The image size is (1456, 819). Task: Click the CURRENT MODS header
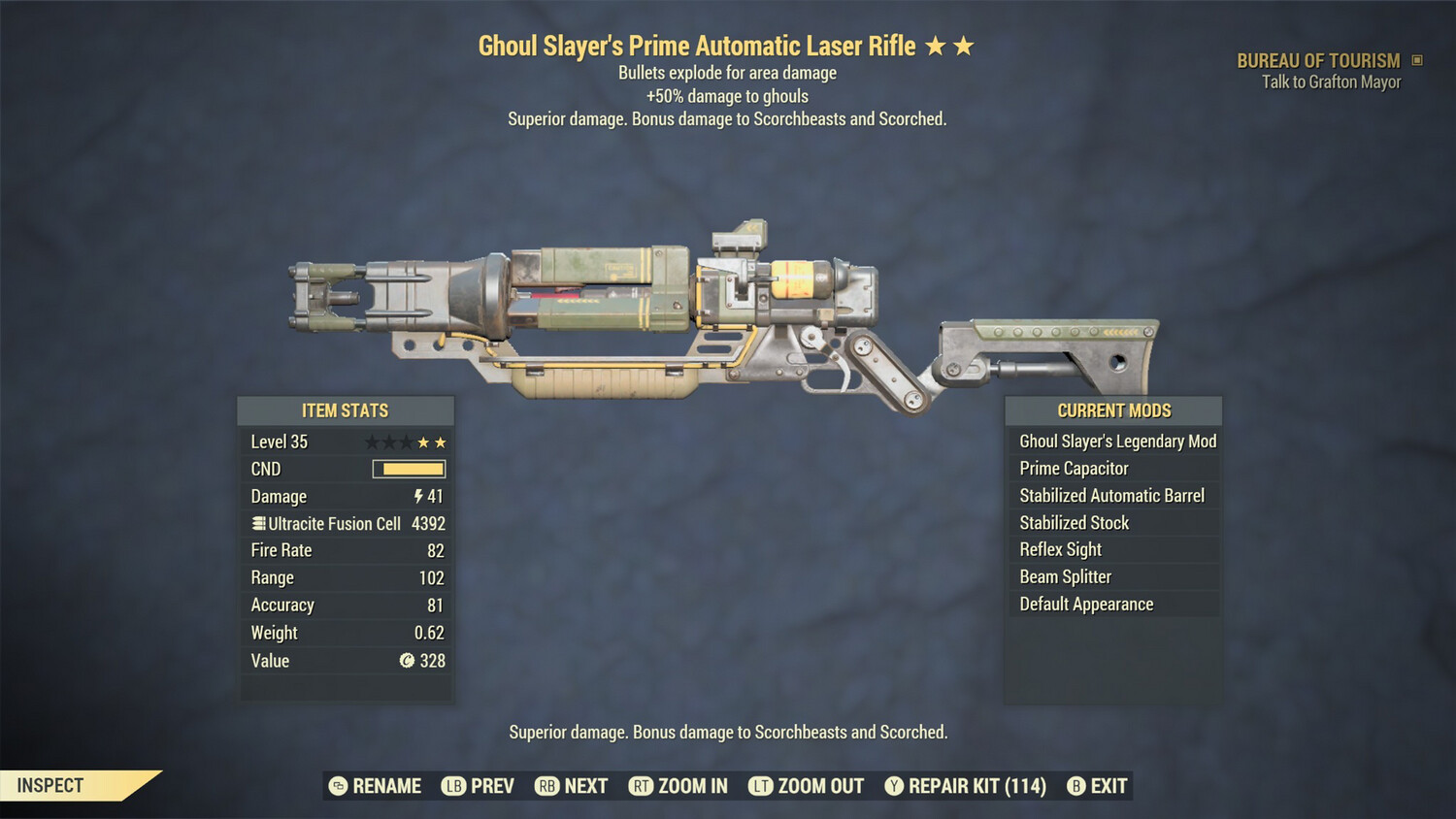[x=1112, y=410]
